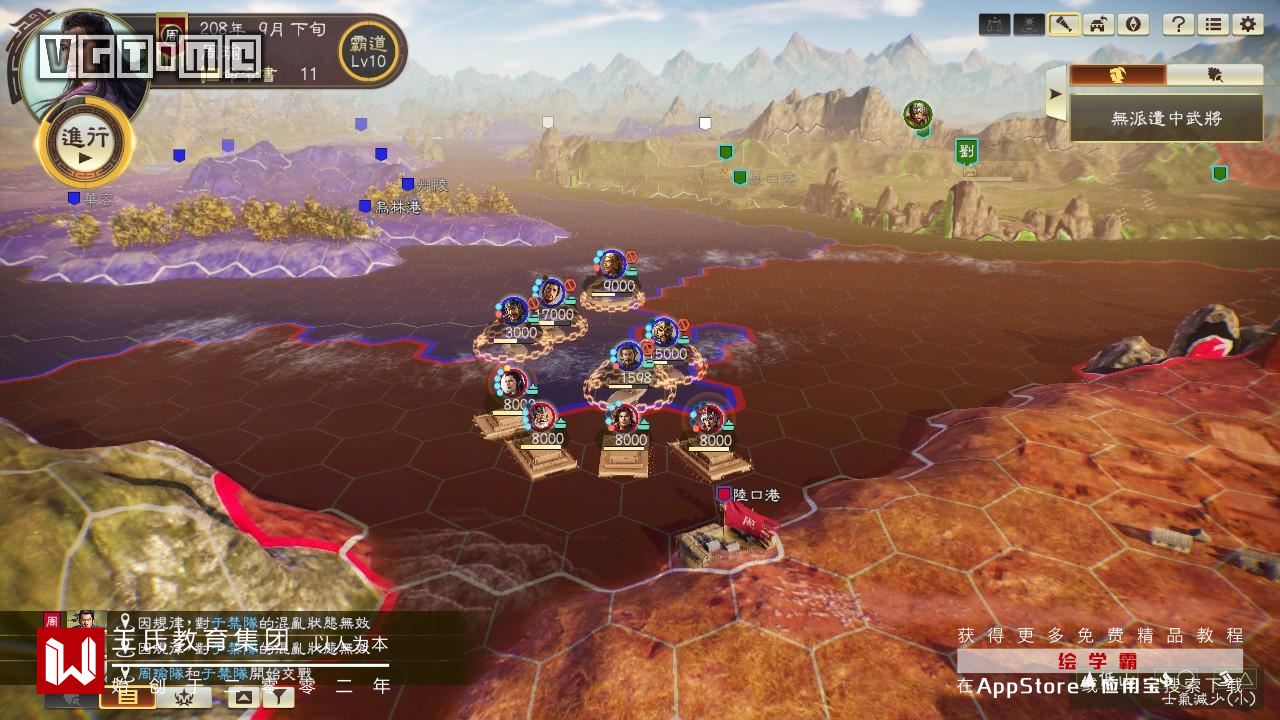Select the telescope view button
The image size is (1280, 720).
[x=1062, y=25]
